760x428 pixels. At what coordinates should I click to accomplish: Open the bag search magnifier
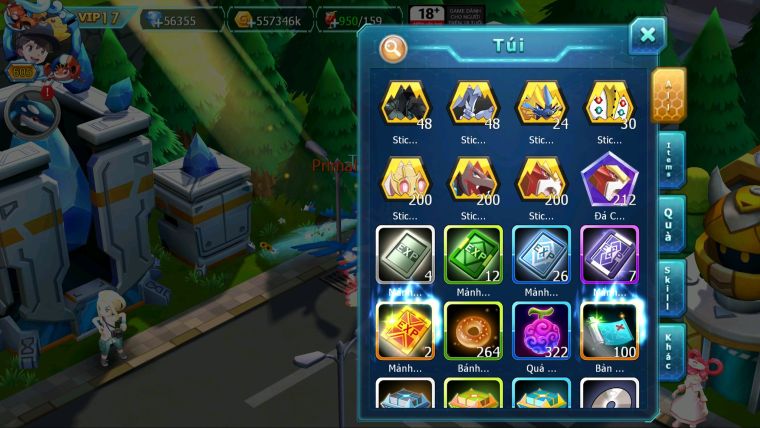coord(394,47)
